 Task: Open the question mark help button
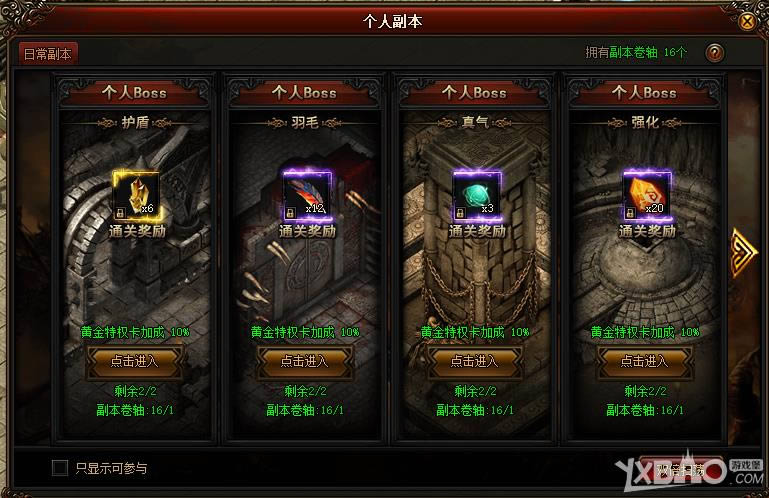coord(714,54)
